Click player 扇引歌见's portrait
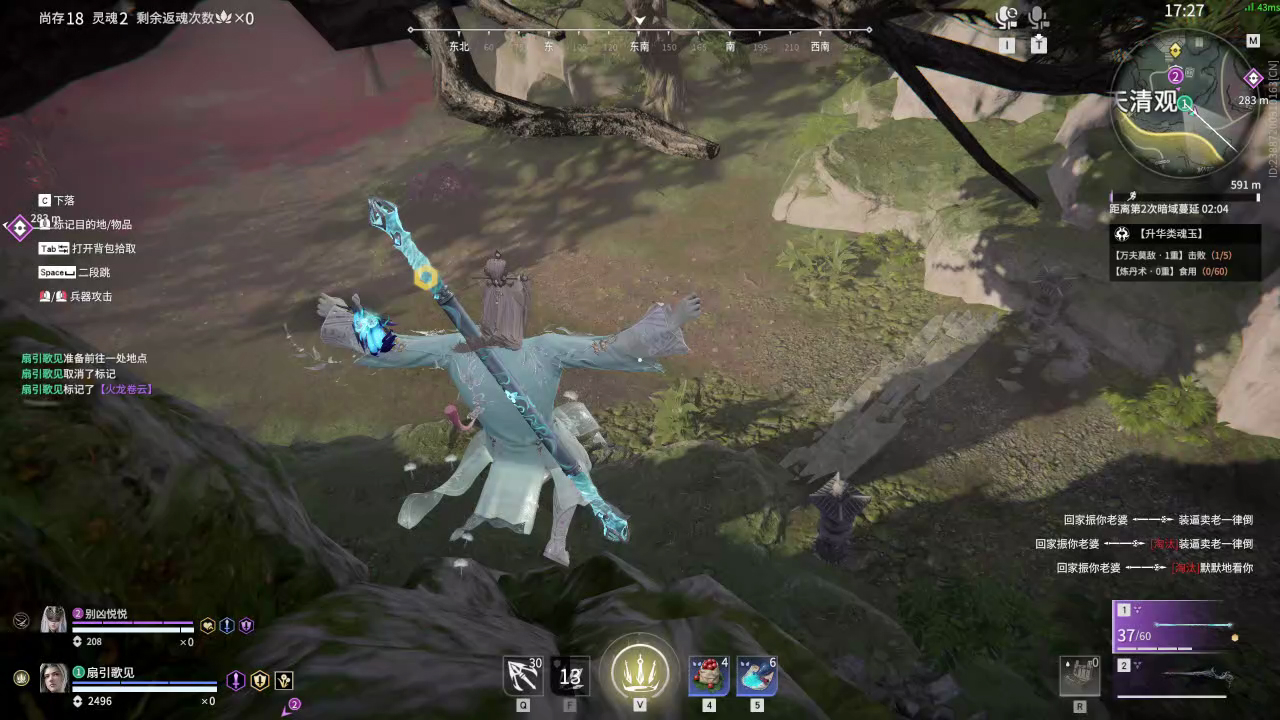The height and width of the screenshot is (720, 1280). pos(53,678)
